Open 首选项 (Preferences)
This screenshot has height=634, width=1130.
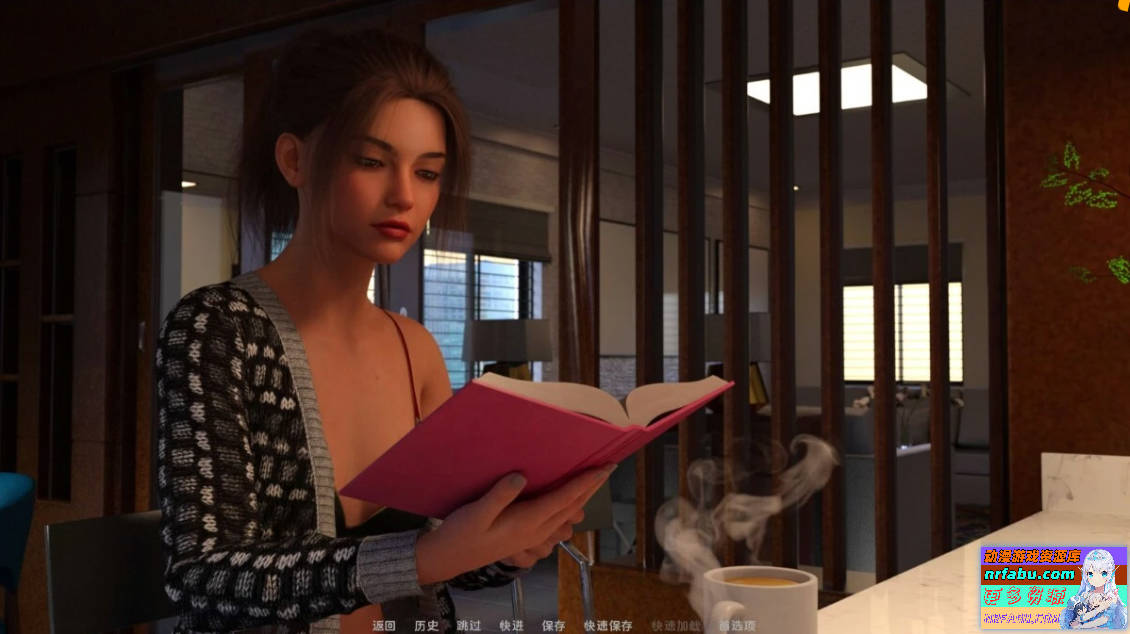pos(737,626)
